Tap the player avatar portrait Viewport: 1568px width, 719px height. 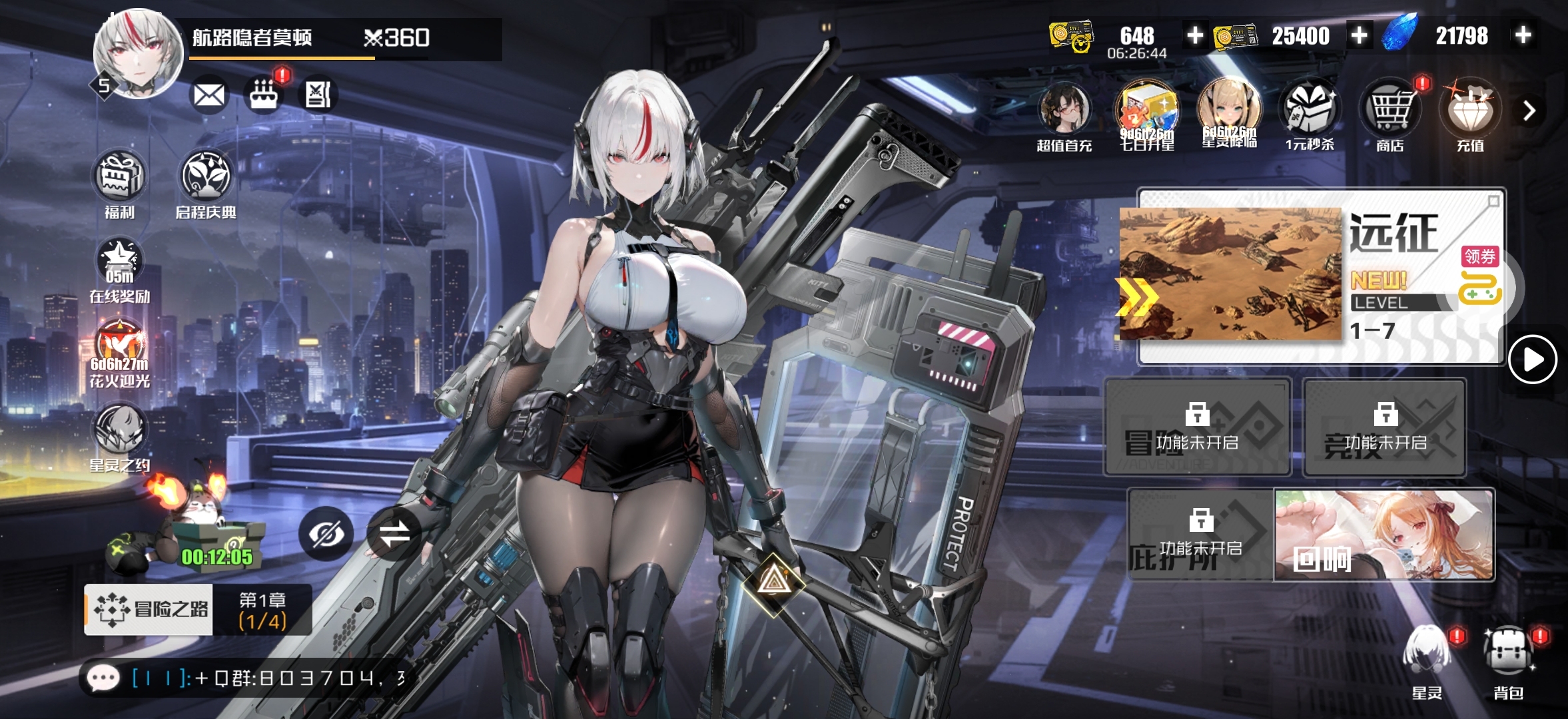pos(139,55)
